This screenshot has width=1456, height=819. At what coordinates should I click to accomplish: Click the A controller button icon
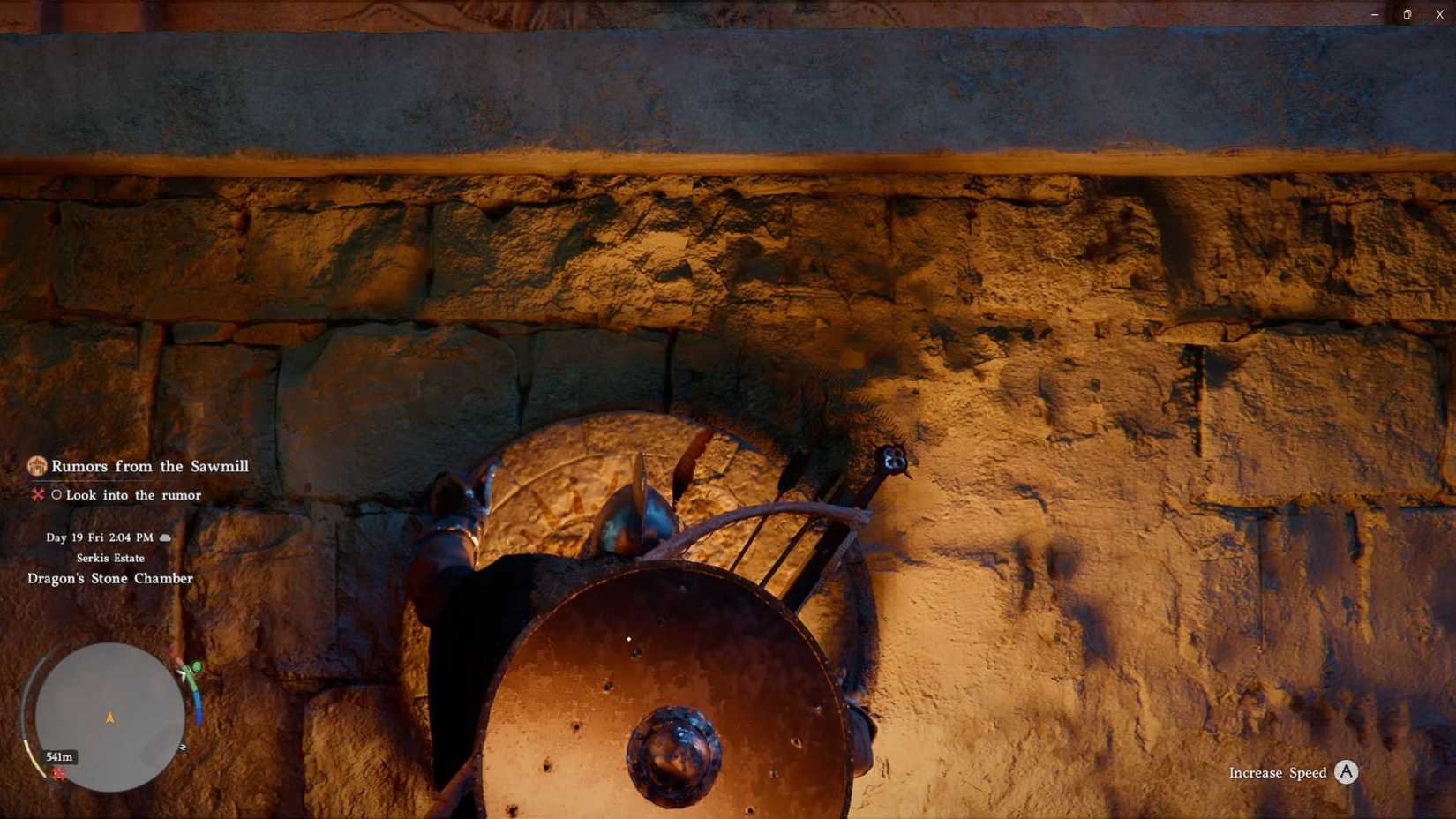pyautogui.click(x=1345, y=772)
